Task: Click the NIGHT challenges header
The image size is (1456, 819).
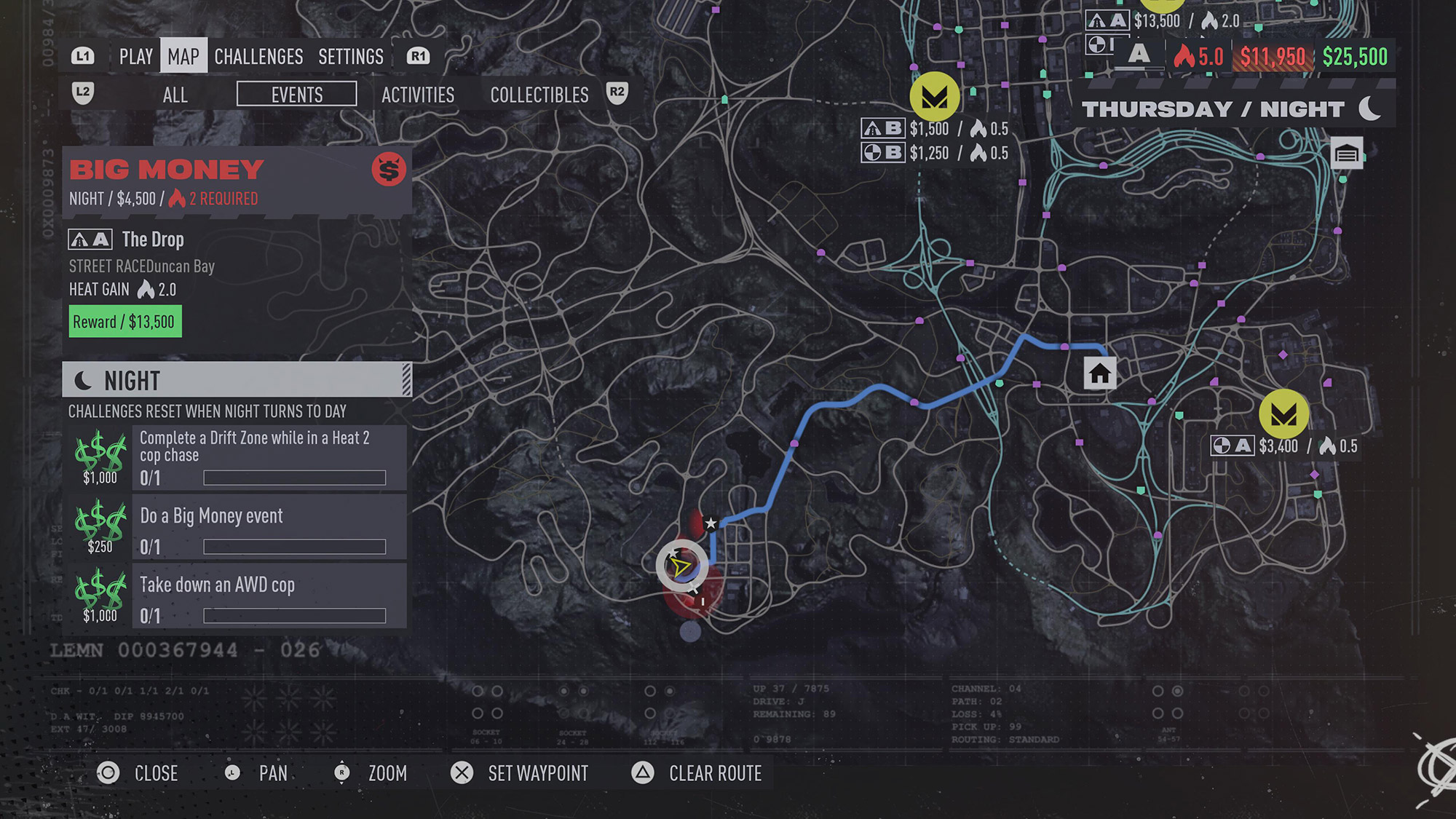Action: pos(237,380)
